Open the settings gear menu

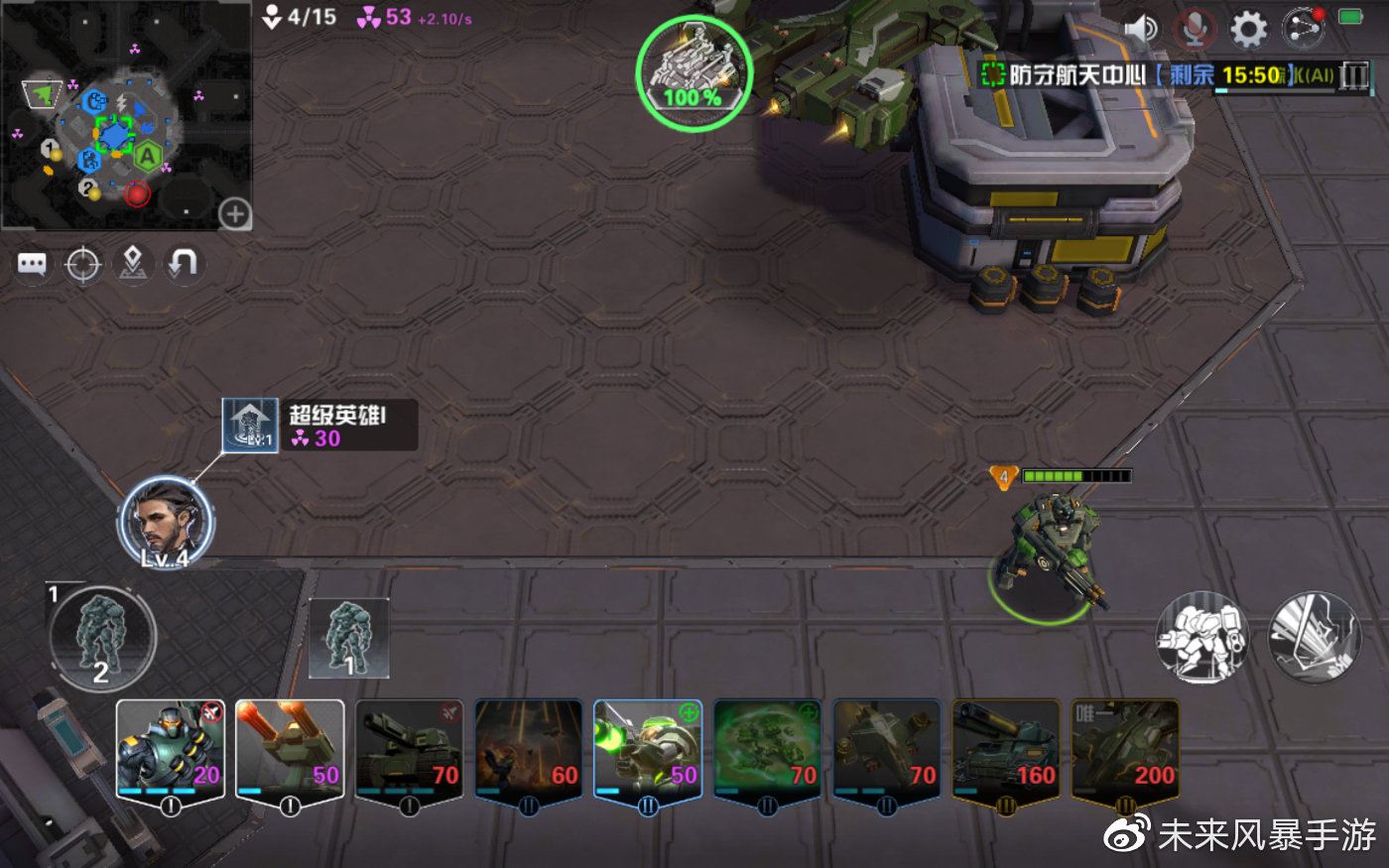point(1248,29)
